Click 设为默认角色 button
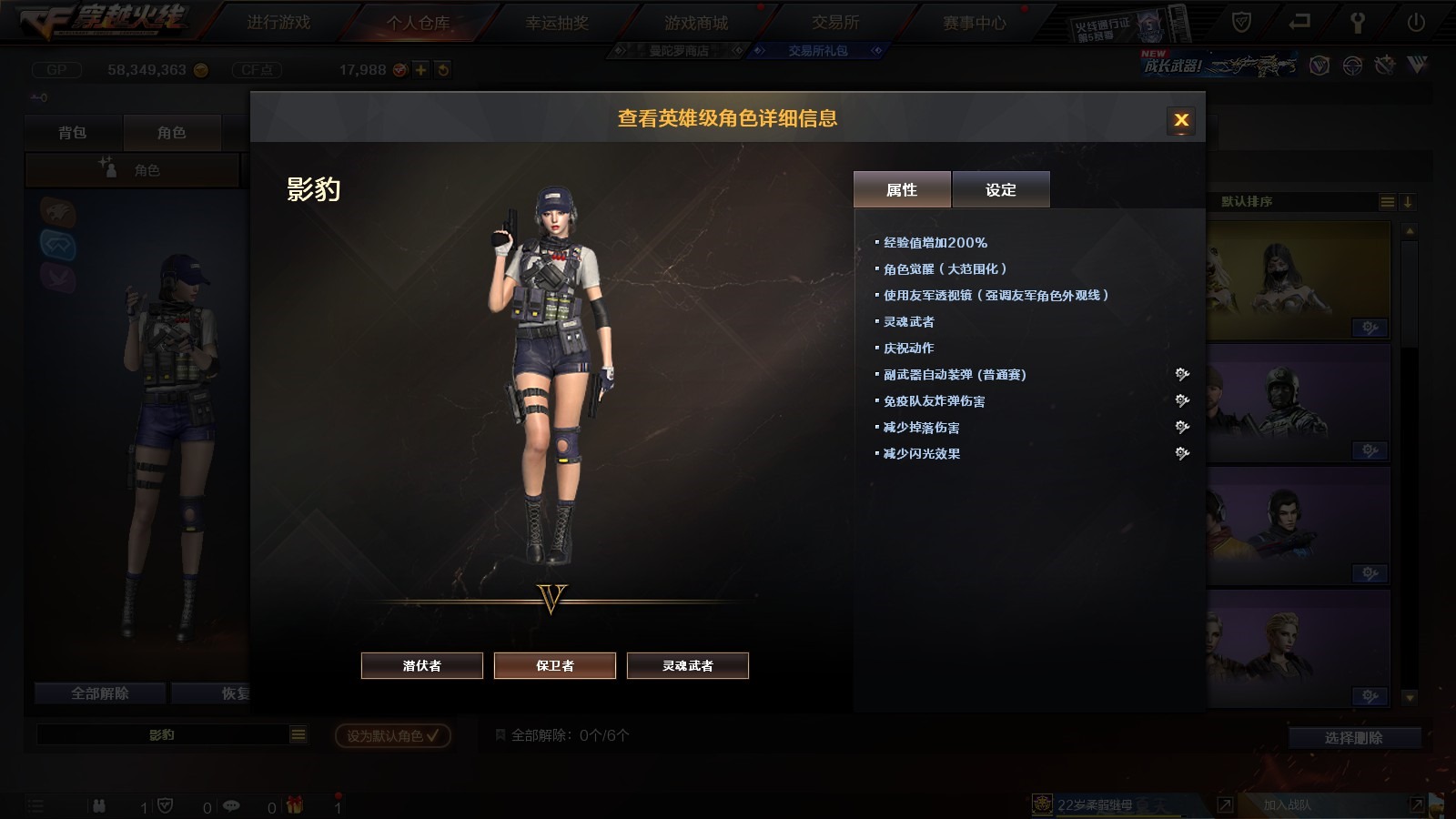The height and width of the screenshot is (819, 1456). pos(392,735)
